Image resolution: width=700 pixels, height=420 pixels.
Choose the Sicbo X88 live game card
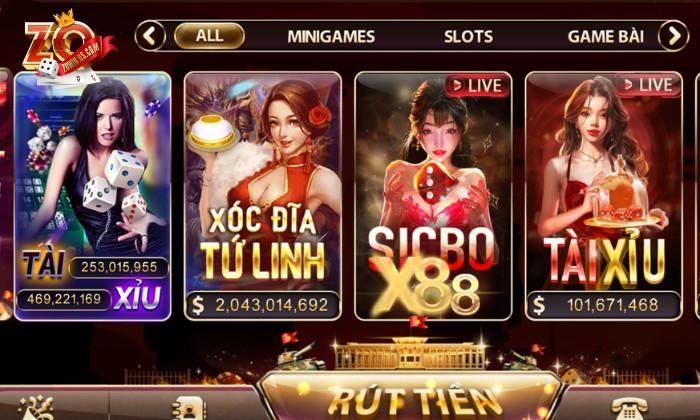pos(433,195)
